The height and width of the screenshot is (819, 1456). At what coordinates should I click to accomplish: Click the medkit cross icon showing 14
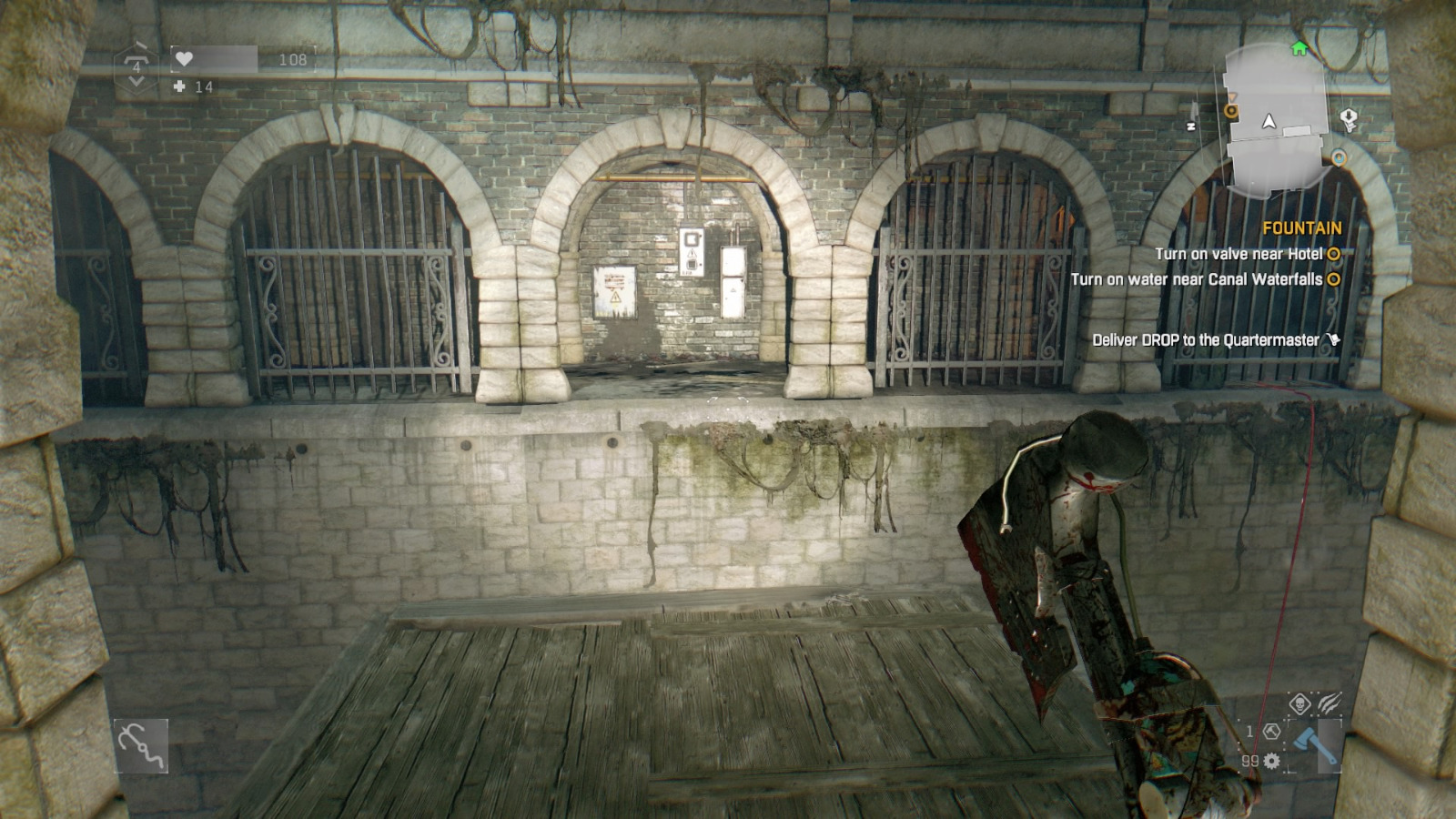pos(178,86)
